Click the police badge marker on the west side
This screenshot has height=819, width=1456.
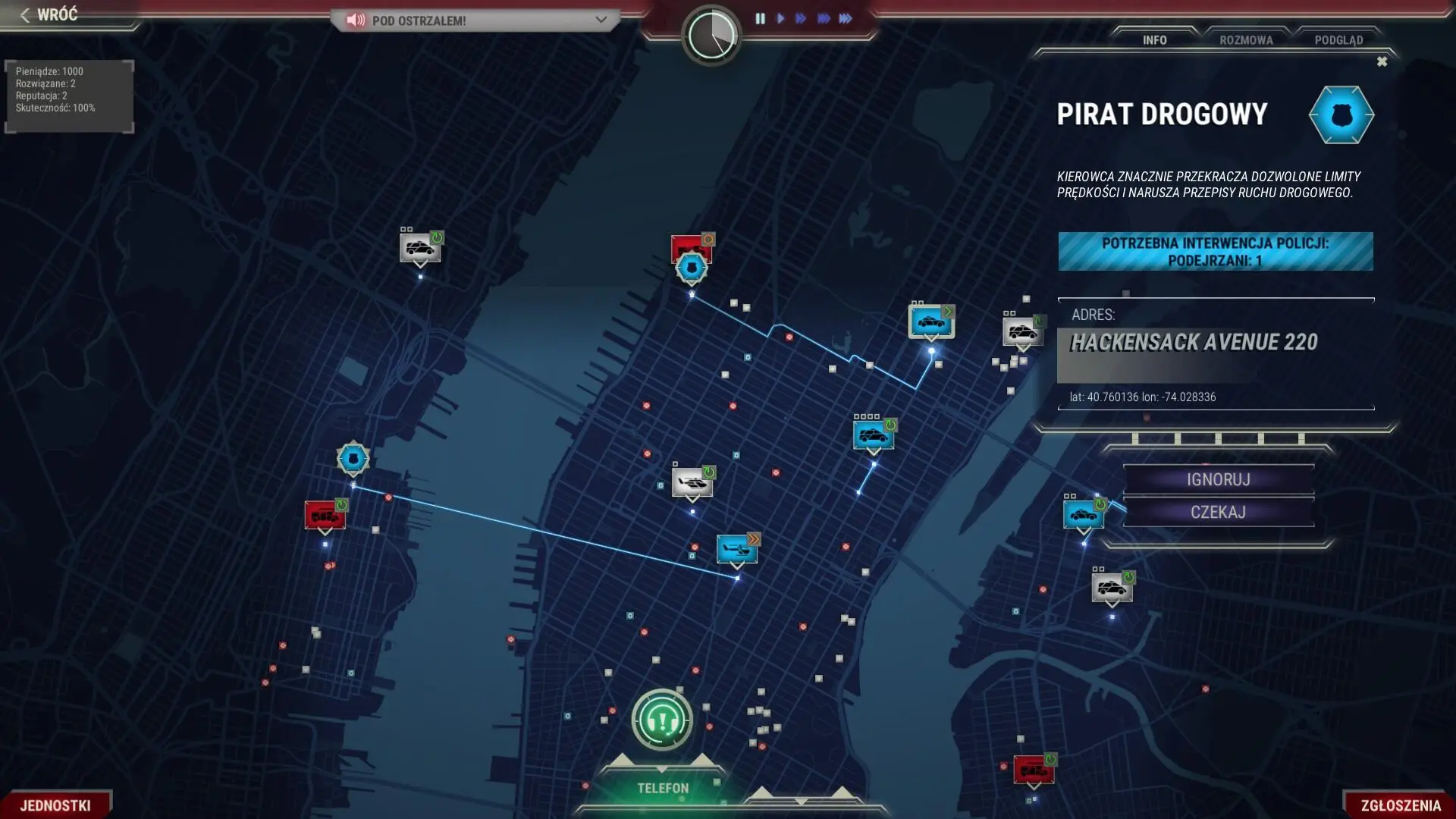point(352,459)
